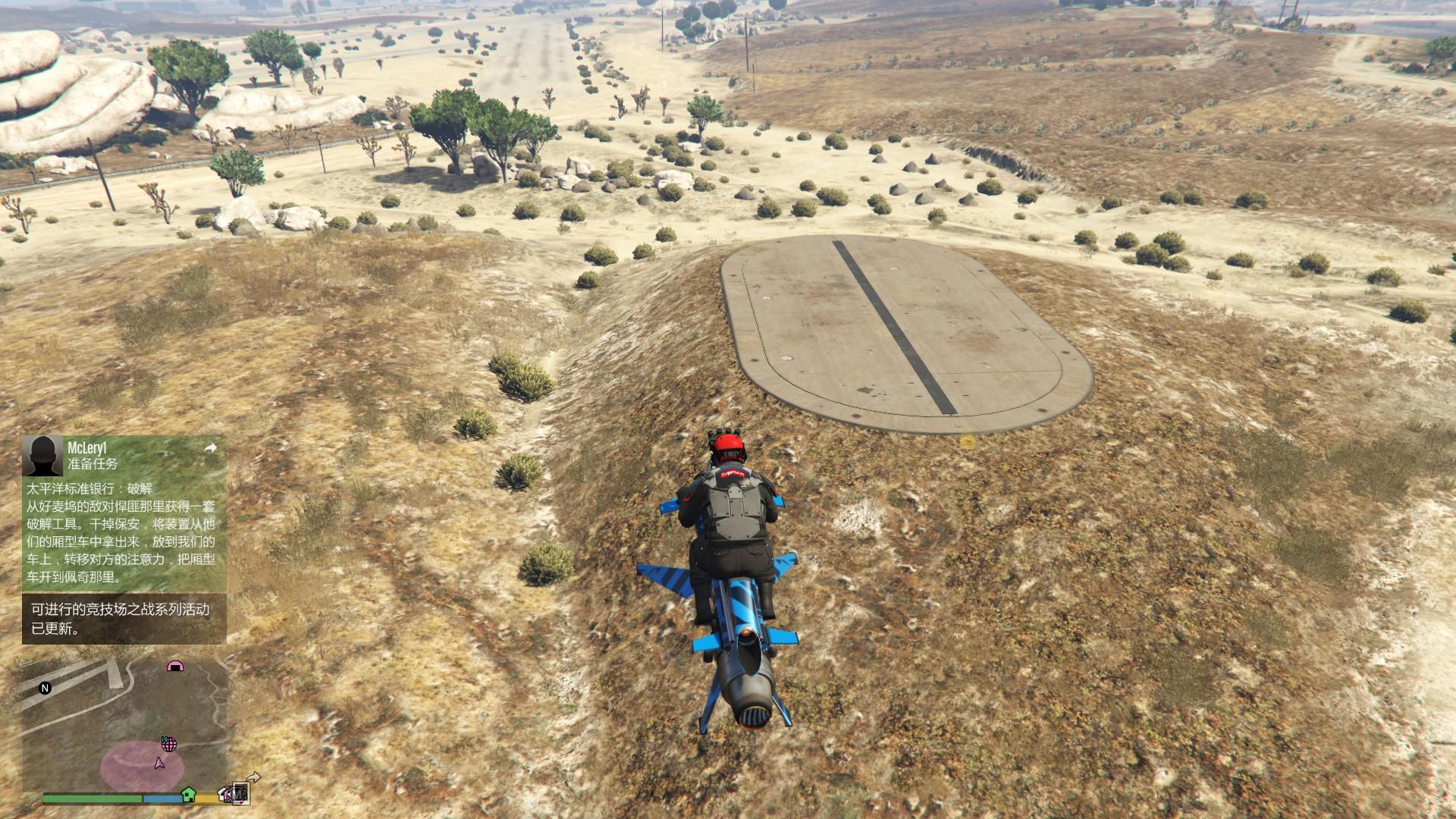Select the player arrow marker on the minimap
The image size is (1456, 819).
coord(159,764)
